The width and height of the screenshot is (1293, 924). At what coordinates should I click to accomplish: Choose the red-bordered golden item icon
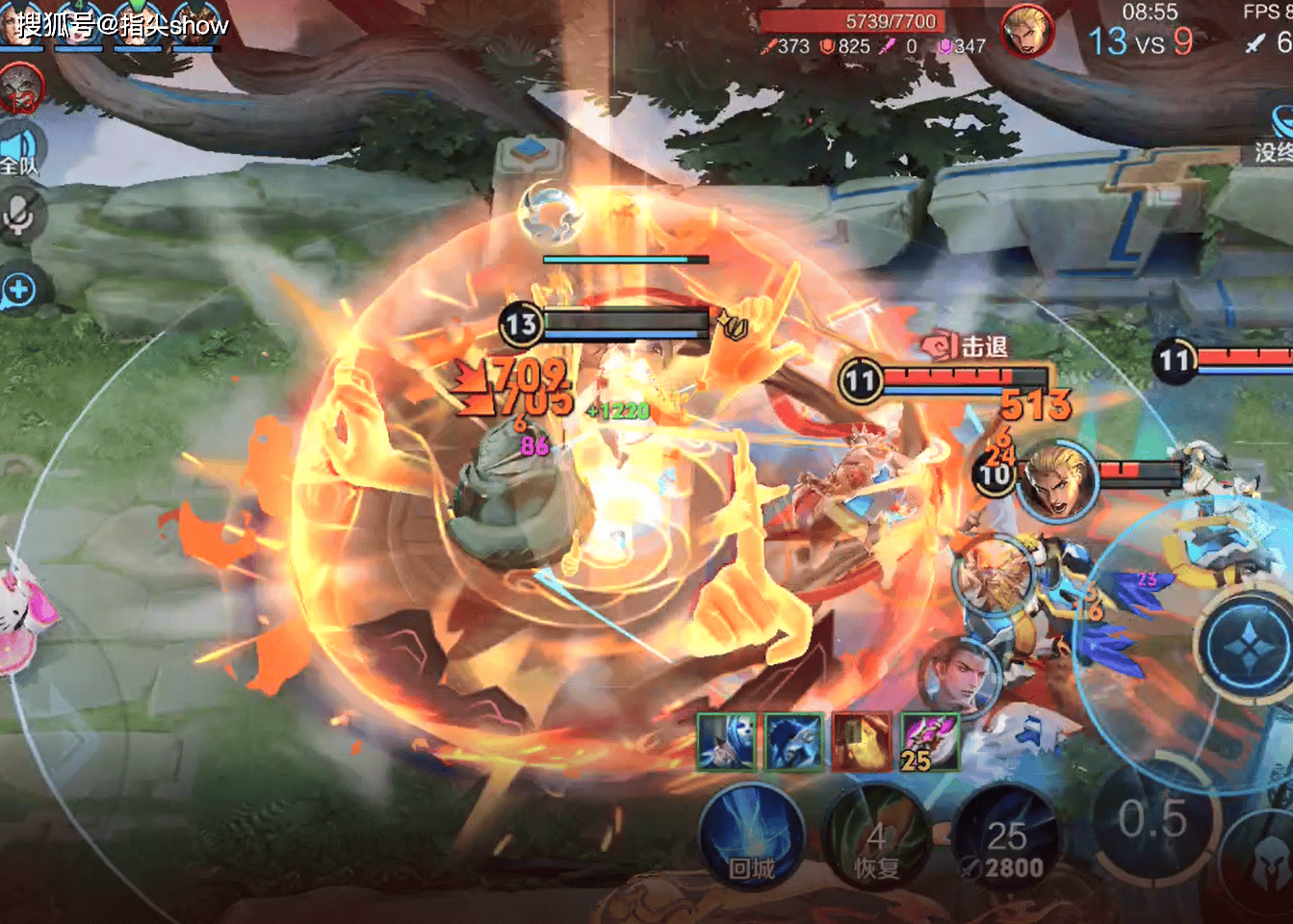click(x=862, y=742)
